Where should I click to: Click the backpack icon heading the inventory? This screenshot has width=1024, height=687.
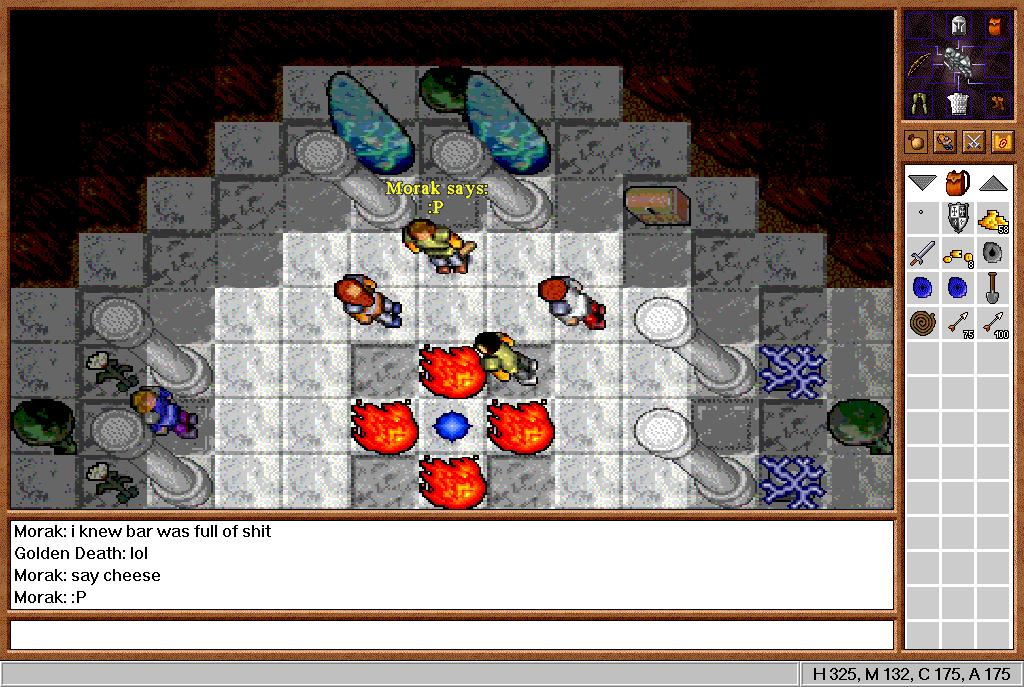click(959, 182)
